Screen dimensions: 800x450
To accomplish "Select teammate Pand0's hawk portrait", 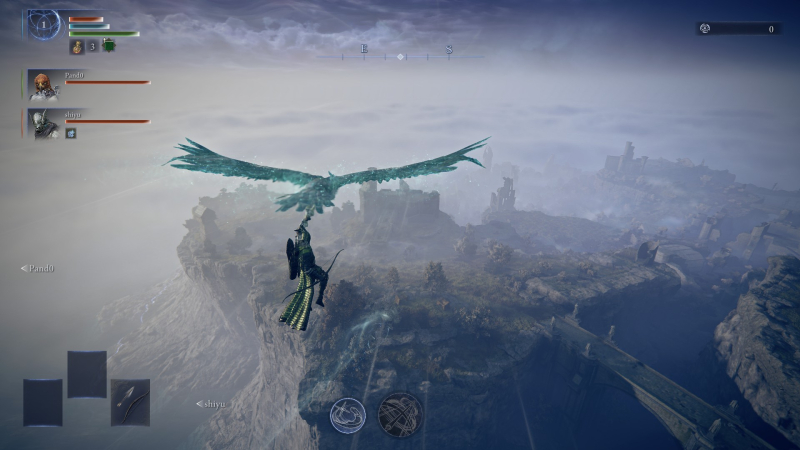I will pos(43,85).
